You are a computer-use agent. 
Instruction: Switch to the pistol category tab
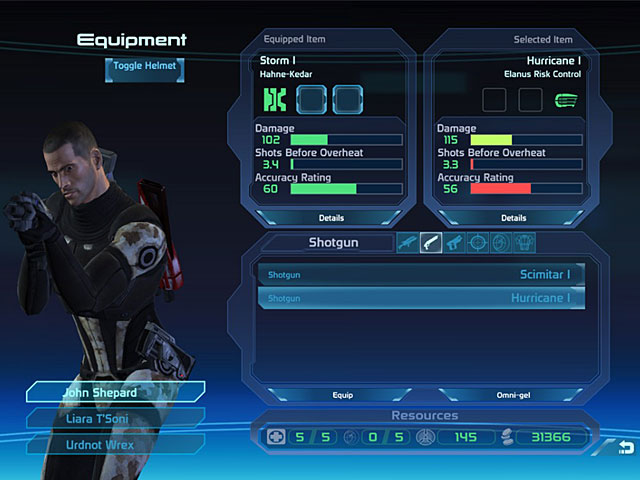point(455,242)
